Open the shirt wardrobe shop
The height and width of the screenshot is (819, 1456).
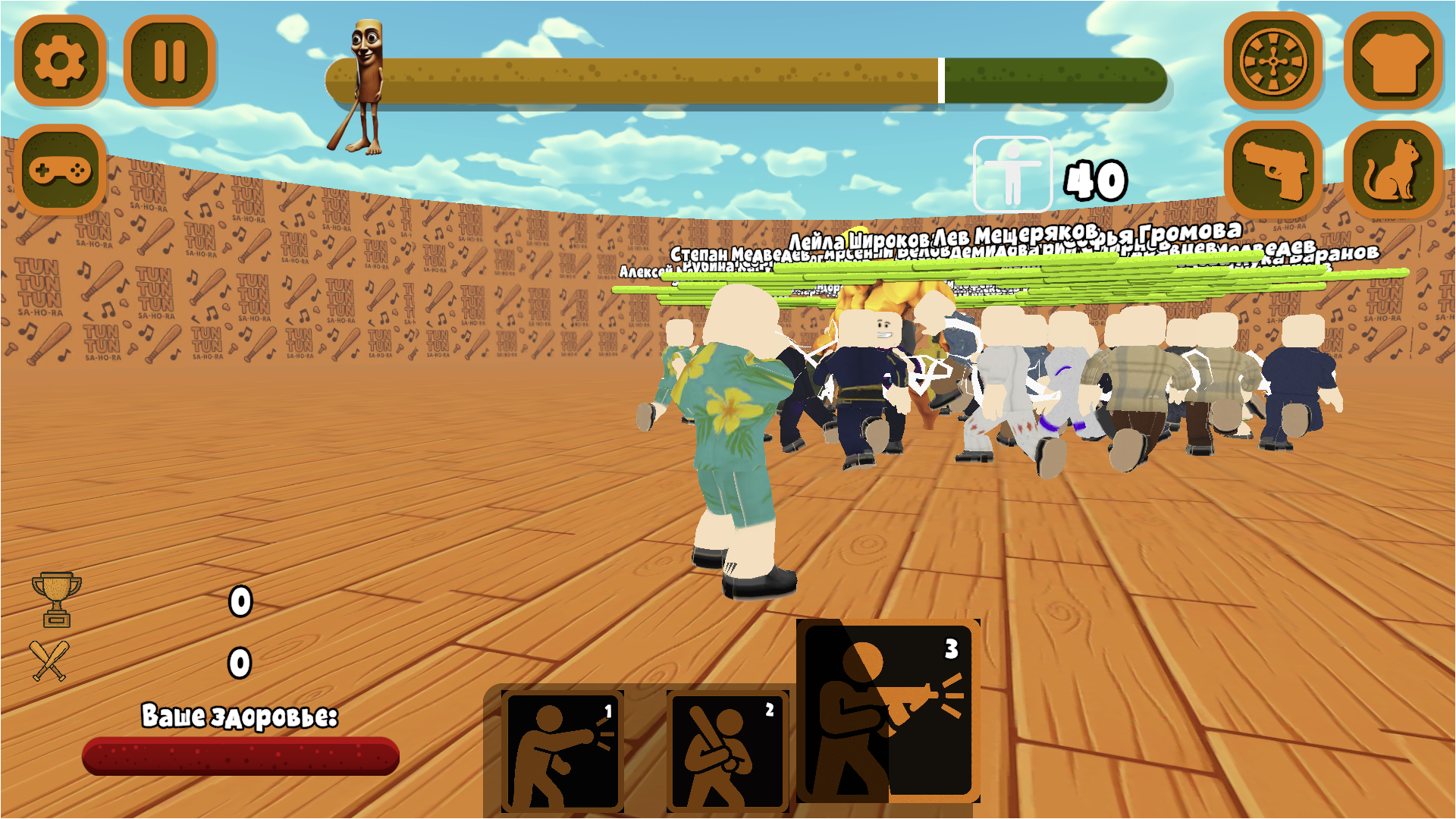click(1395, 62)
